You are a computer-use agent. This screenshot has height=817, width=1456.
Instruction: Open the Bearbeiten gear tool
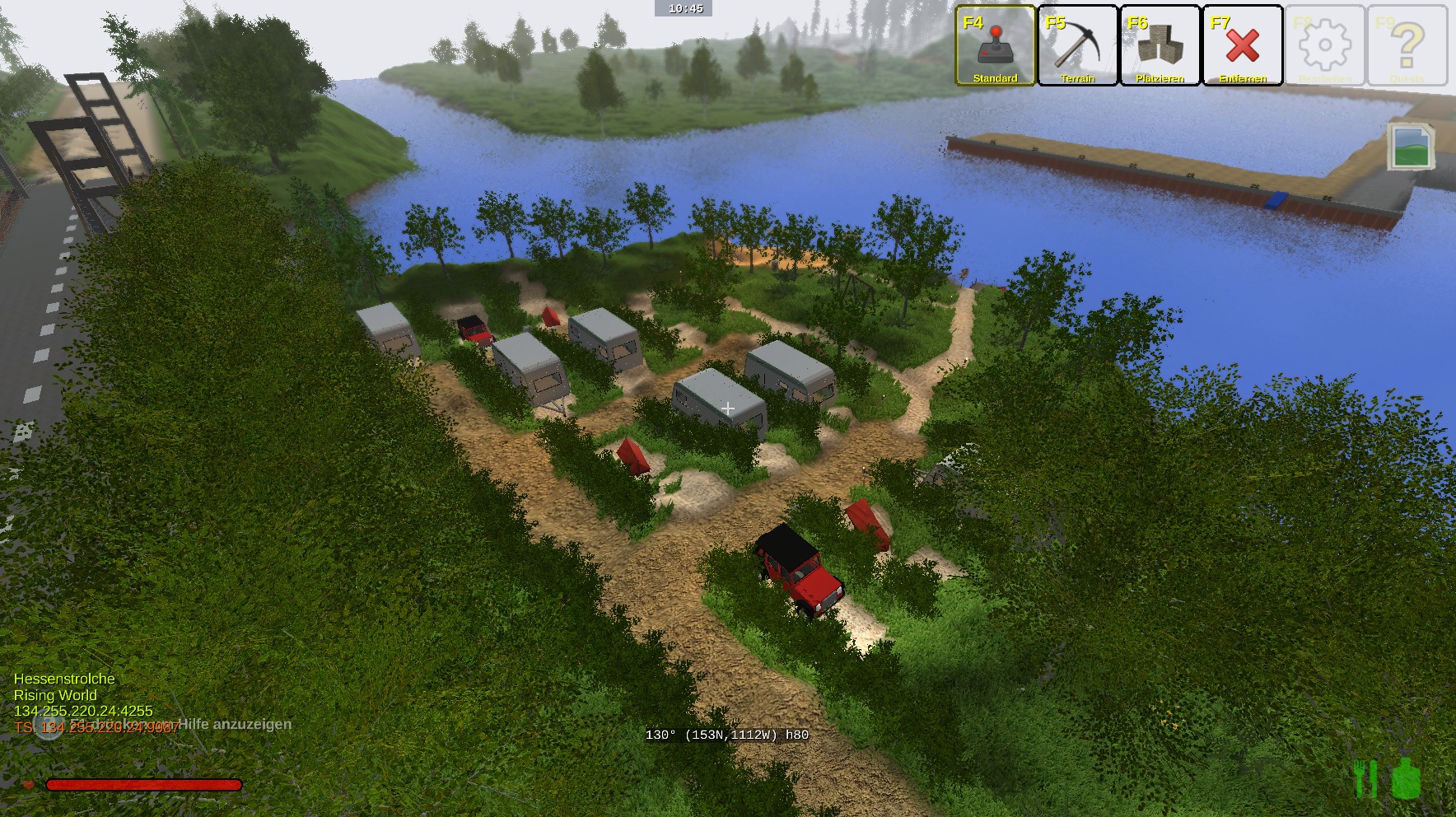[1325, 45]
